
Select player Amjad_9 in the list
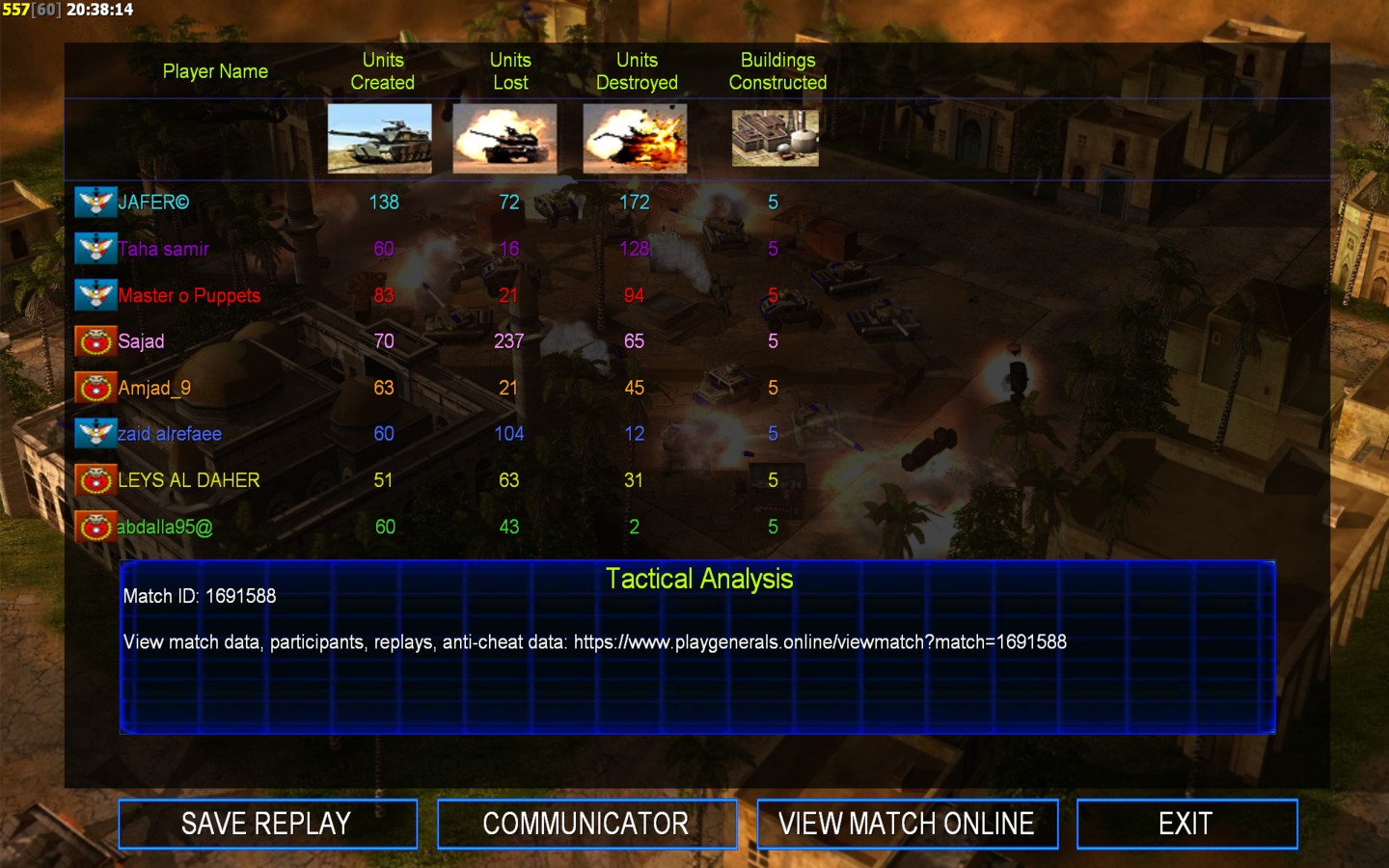tap(154, 388)
